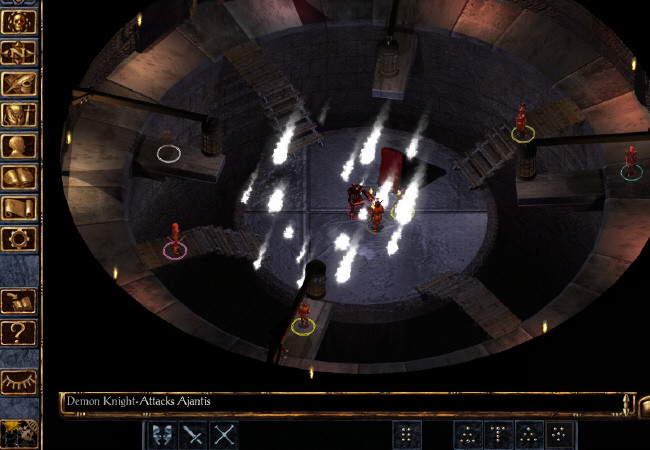Activate the guard armor icon on the action bar
Viewport: 650px width, 450px height.
[161, 434]
